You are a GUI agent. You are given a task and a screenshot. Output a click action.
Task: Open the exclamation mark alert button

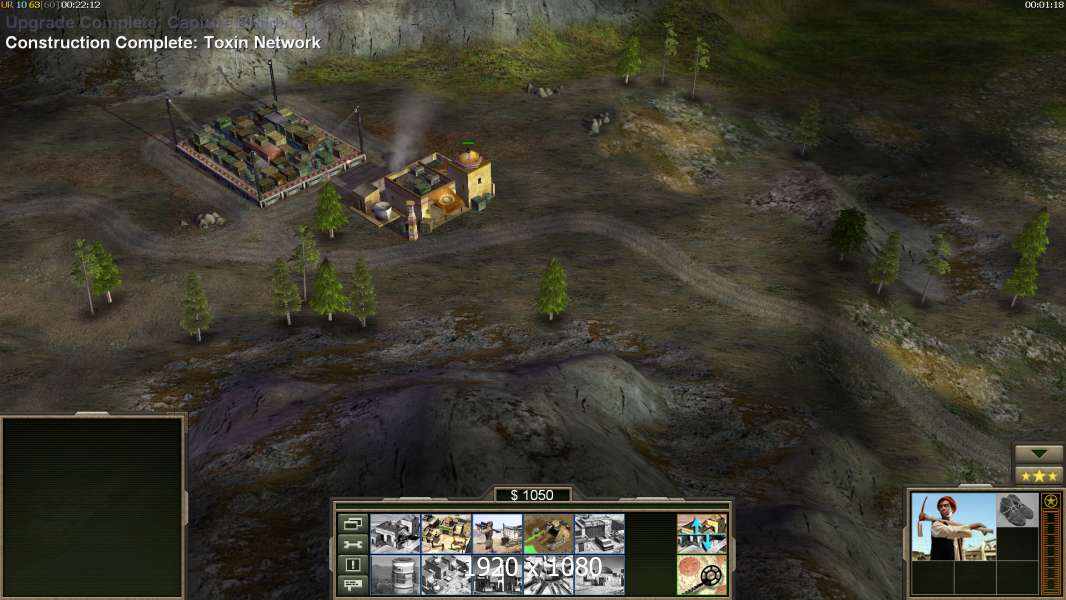click(x=352, y=565)
